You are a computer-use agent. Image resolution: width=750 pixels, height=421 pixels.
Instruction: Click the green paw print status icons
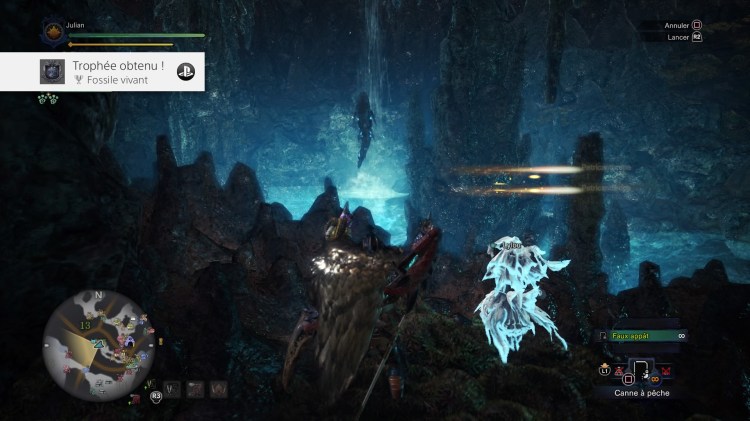click(47, 98)
